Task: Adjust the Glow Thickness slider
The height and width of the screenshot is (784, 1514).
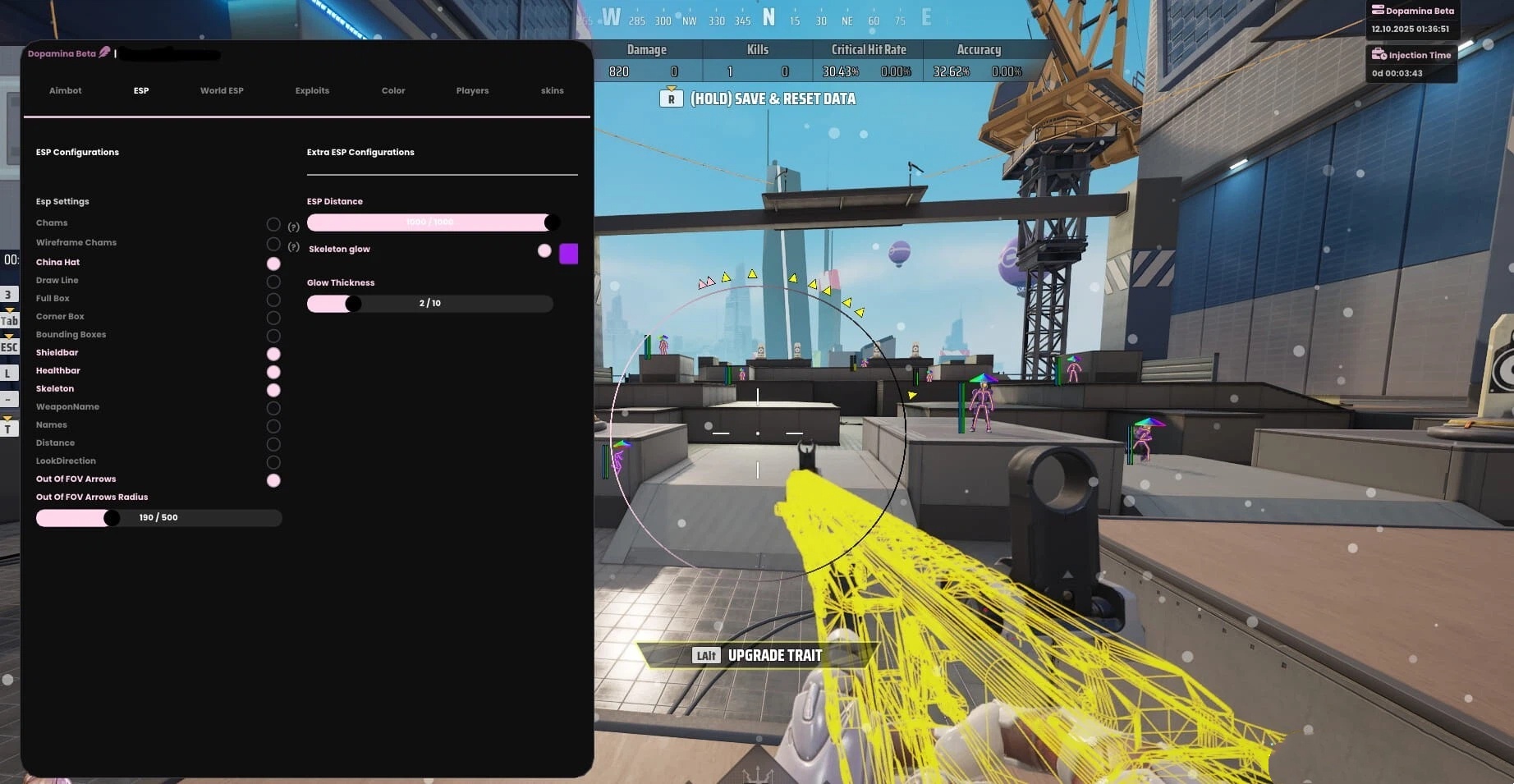Action: click(429, 304)
